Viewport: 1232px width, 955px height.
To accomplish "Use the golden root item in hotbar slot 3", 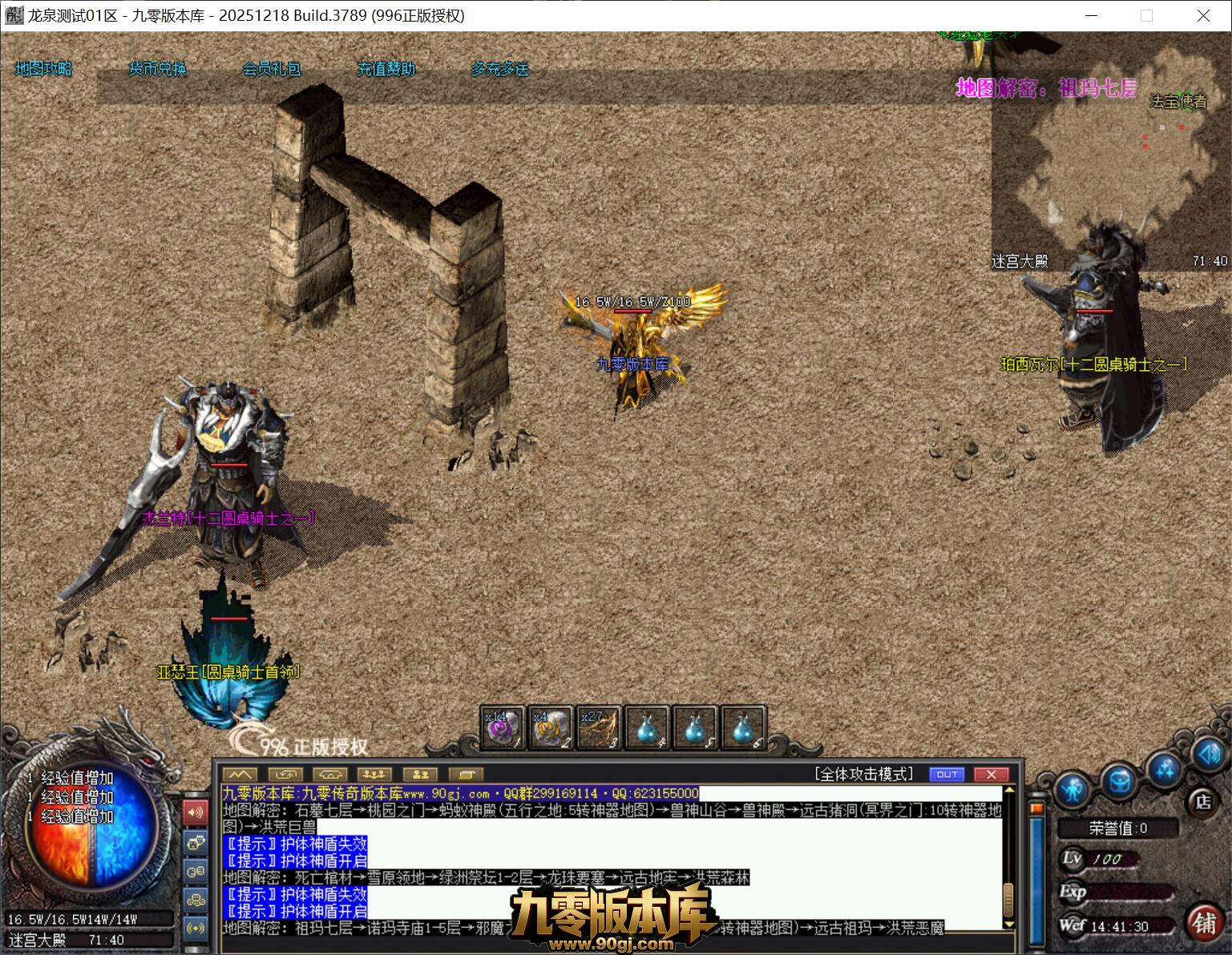I will (599, 727).
